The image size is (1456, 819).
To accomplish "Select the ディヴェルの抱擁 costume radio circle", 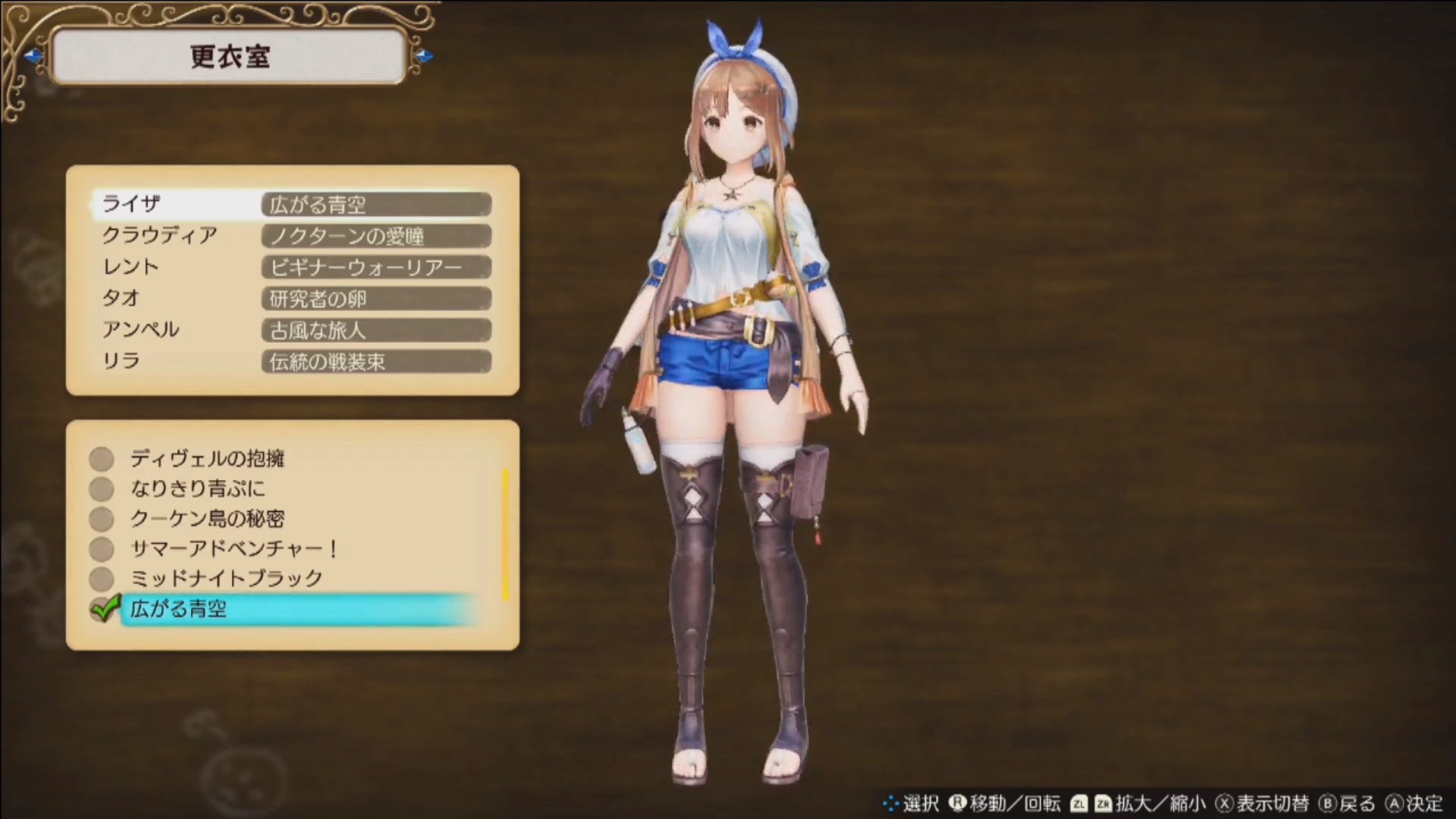I will click(101, 458).
